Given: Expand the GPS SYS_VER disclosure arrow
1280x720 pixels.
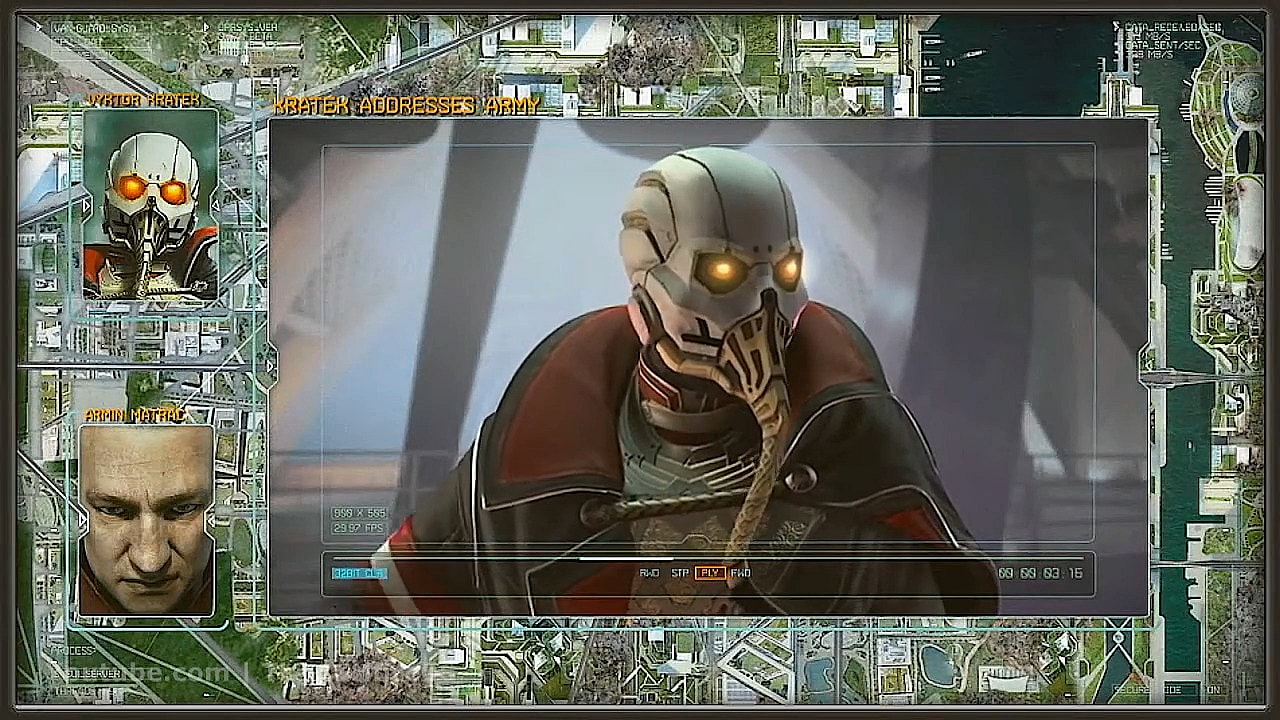Looking at the screenshot, I should point(206,28).
